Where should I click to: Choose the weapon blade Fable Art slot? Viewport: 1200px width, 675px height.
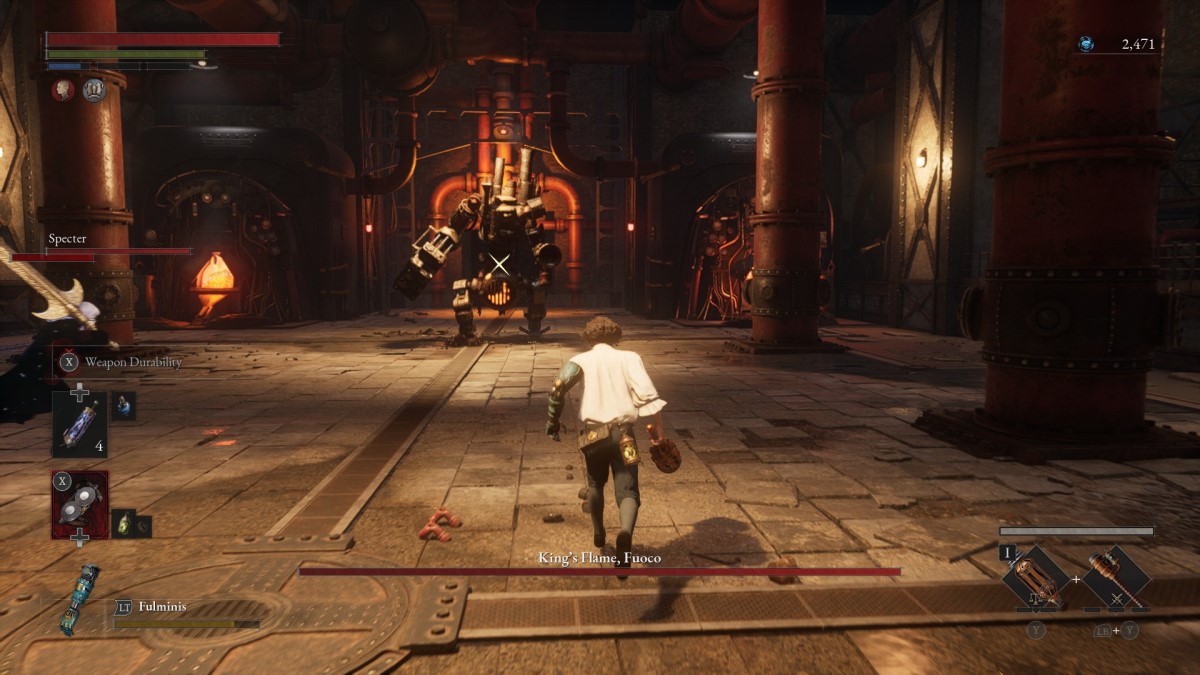point(1037,578)
